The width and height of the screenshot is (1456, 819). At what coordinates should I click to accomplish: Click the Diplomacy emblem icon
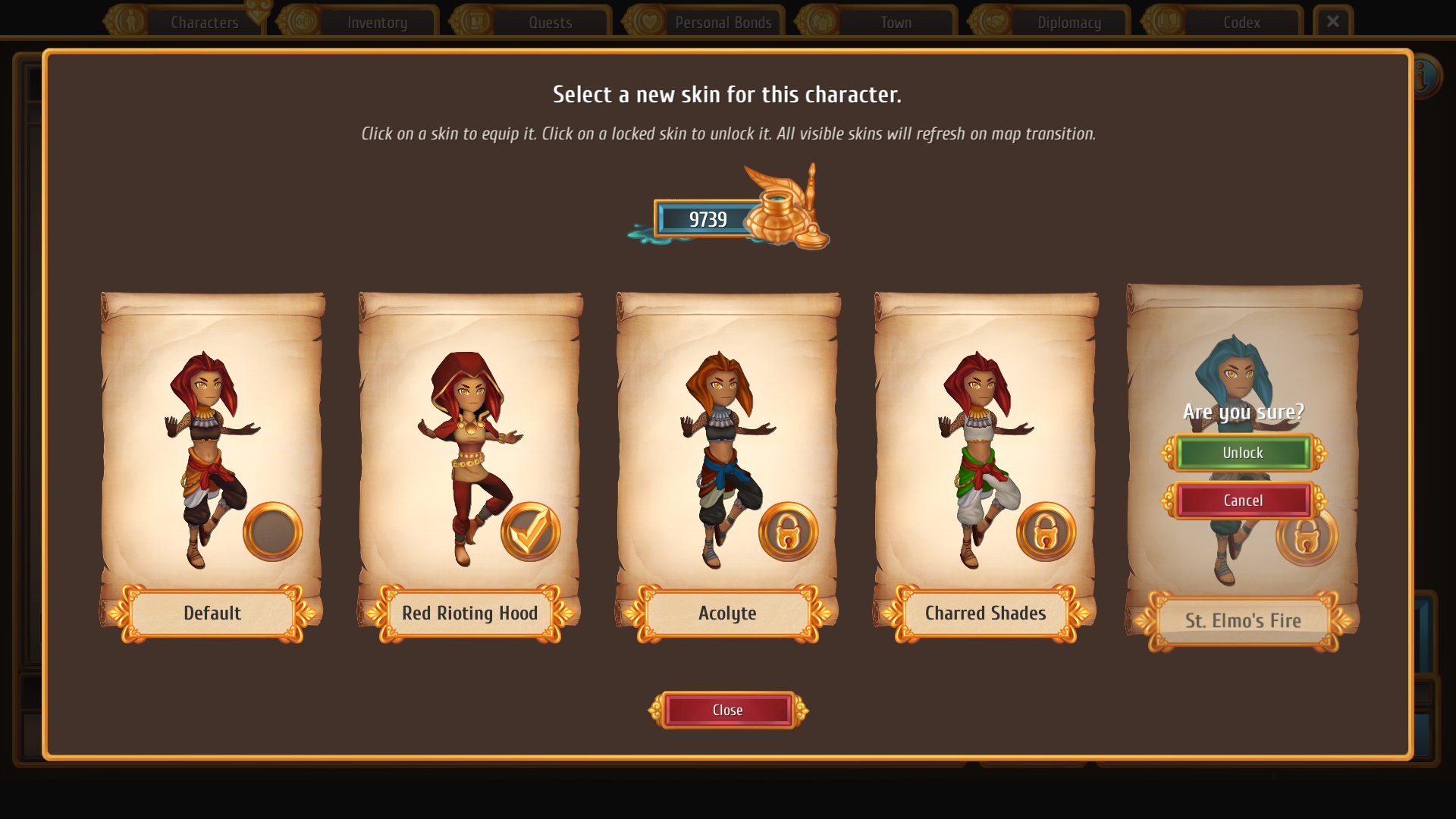(x=993, y=20)
